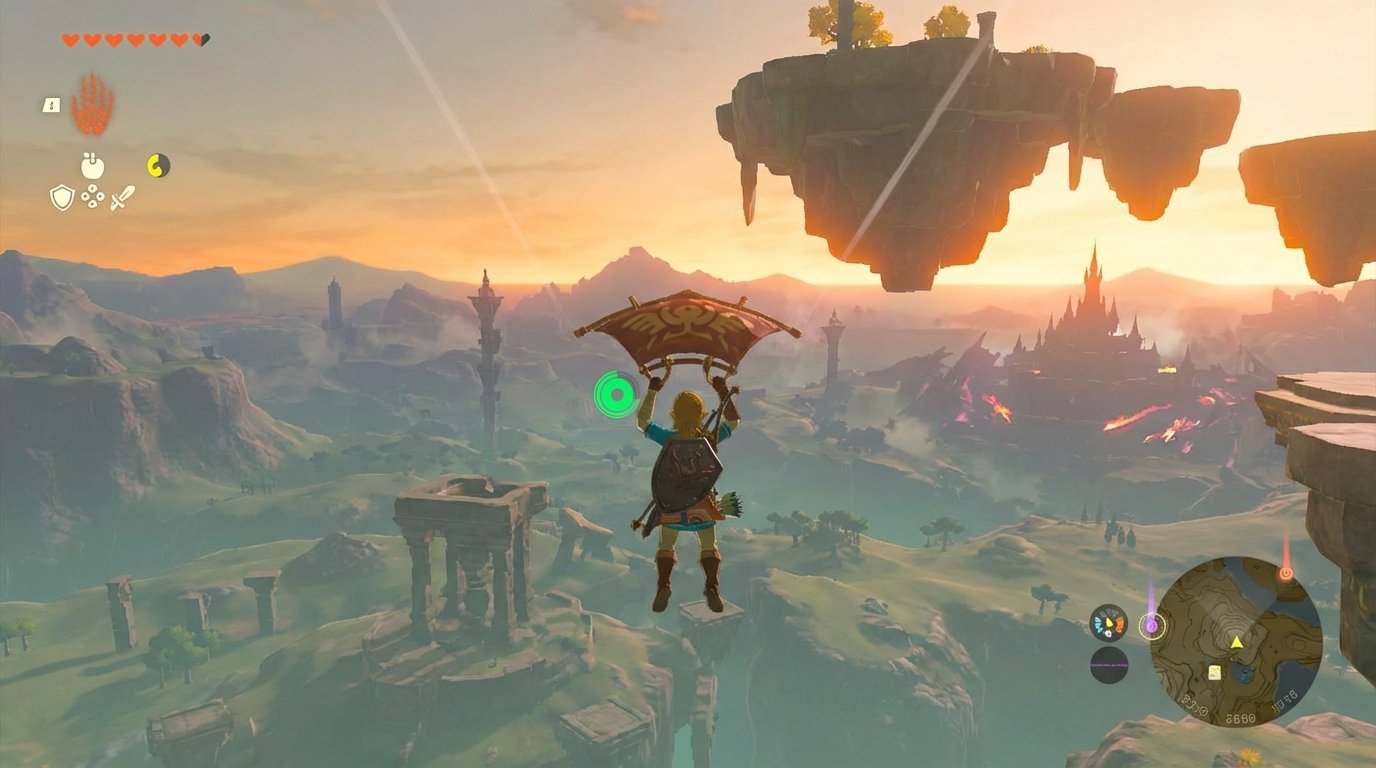Click the altitude reading 2660 on minimap
This screenshot has width=1376, height=768.
coord(1239,716)
